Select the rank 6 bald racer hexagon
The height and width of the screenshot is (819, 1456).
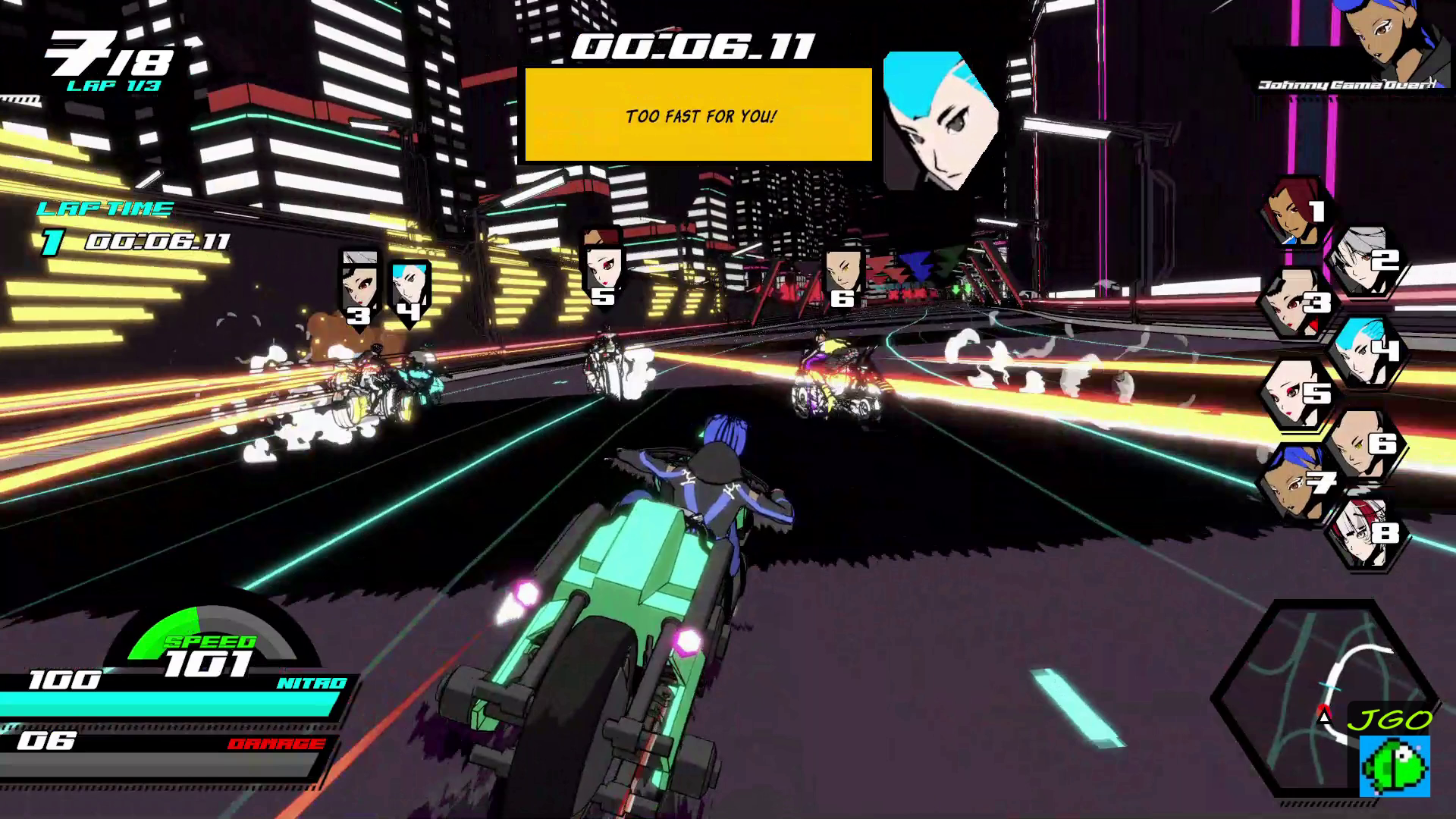tap(1365, 443)
